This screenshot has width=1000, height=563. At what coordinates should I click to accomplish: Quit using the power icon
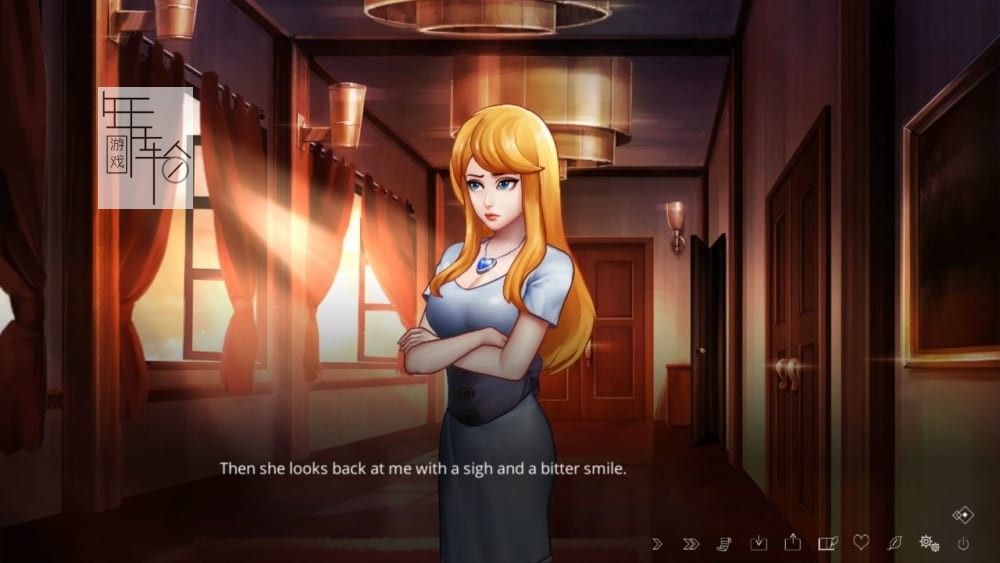[x=963, y=543]
